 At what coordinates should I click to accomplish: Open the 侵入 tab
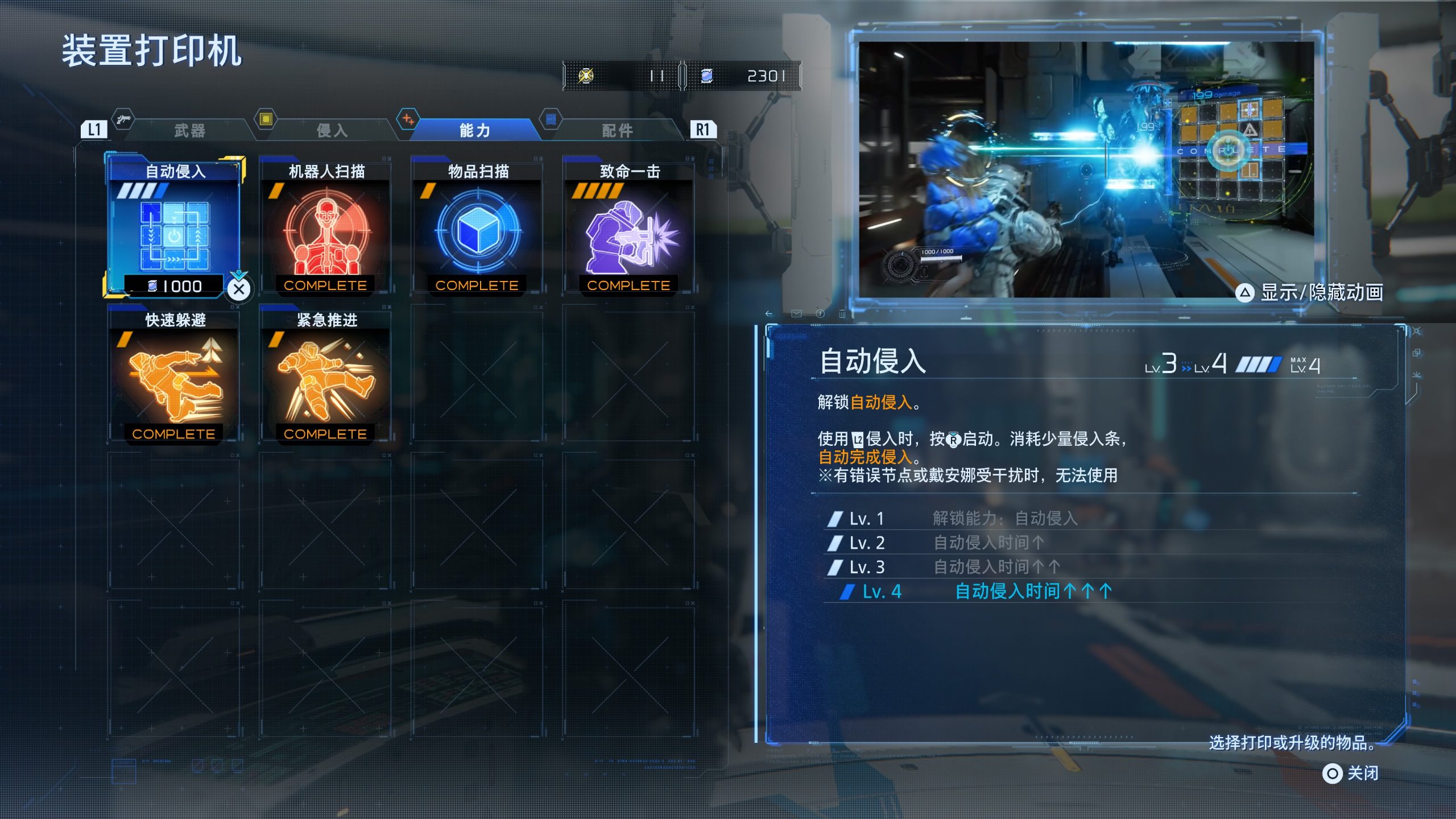click(332, 131)
